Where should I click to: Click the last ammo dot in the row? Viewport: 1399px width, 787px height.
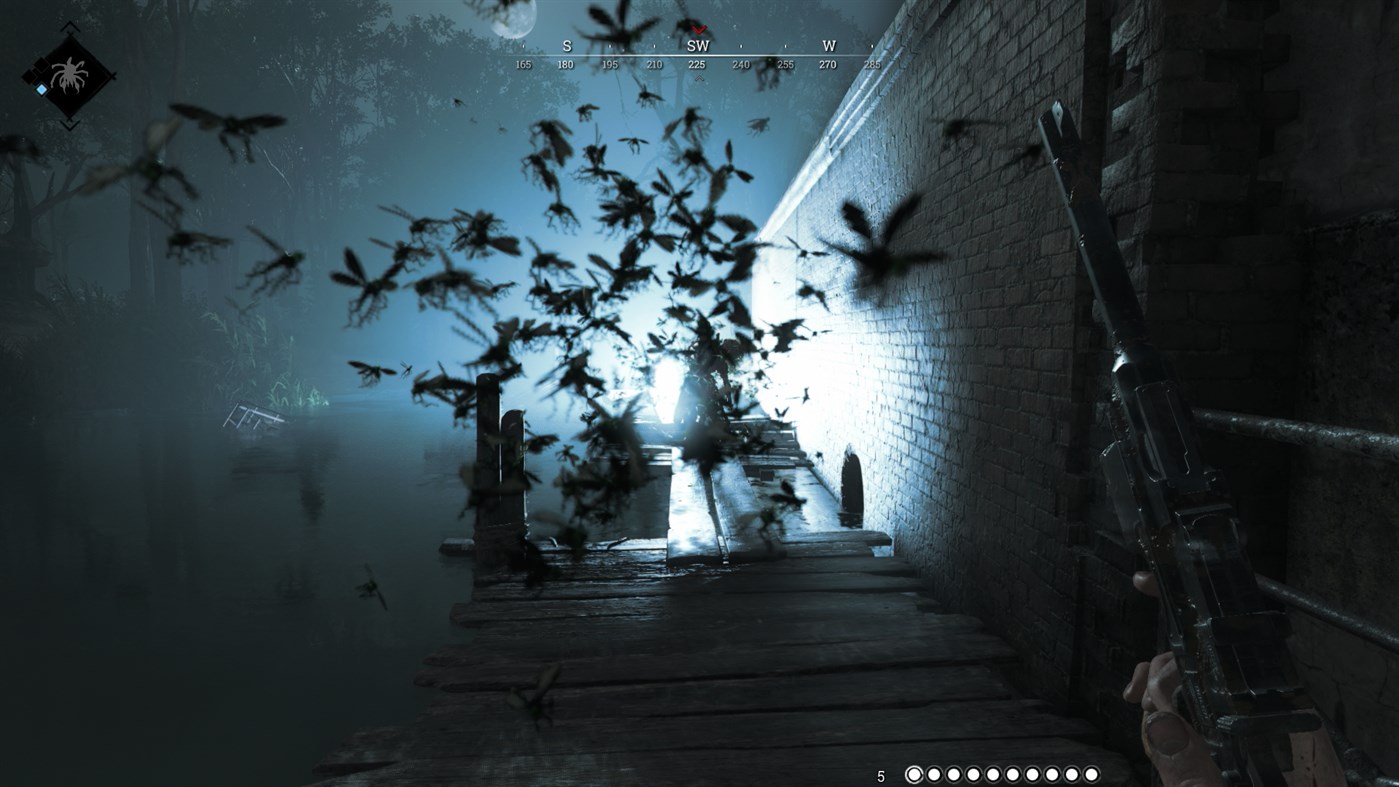[x=1092, y=775]
